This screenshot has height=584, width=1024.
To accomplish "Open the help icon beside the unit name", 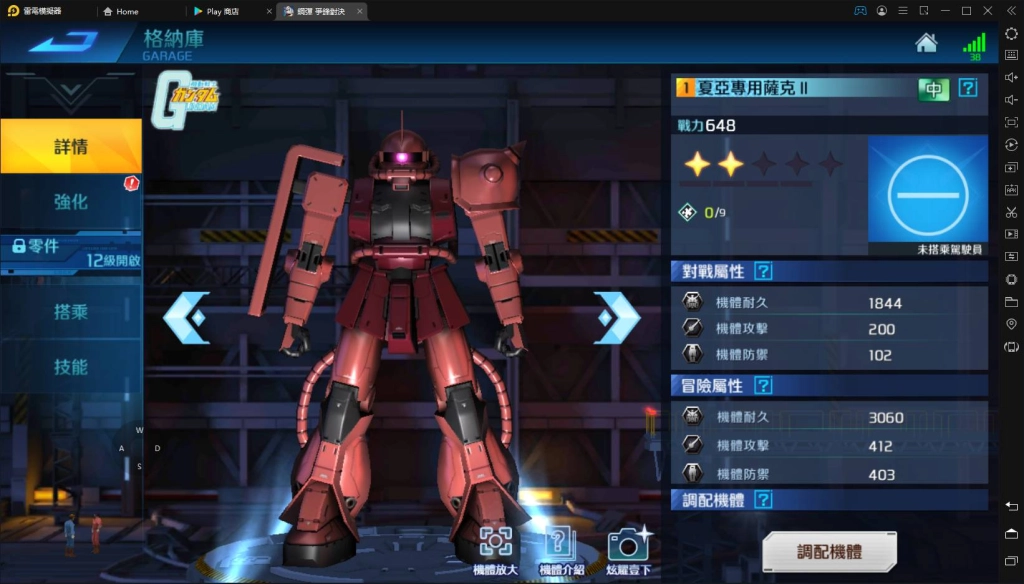I will pos(967,88).
